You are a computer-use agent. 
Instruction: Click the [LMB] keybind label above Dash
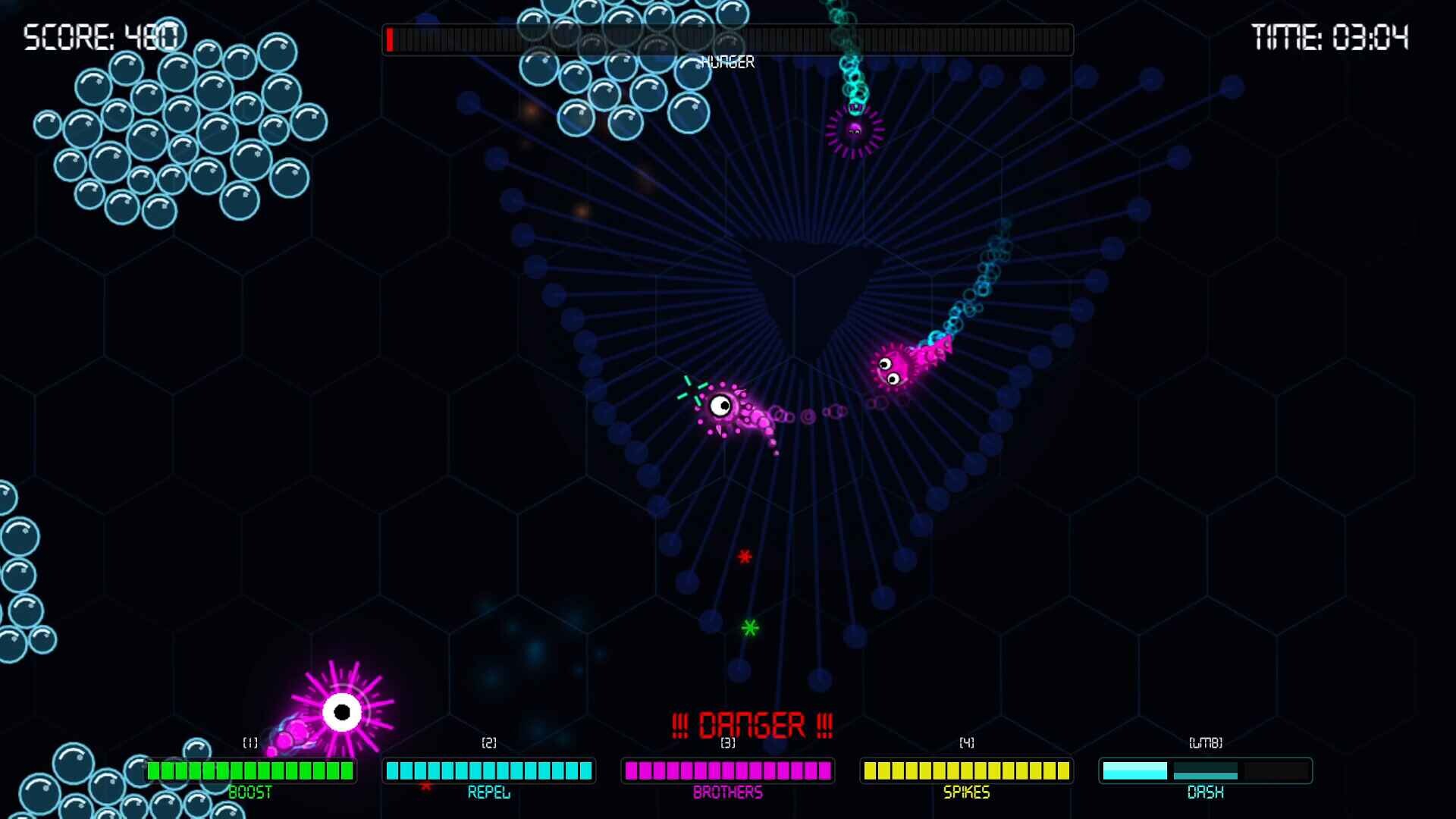[1206, 744]
